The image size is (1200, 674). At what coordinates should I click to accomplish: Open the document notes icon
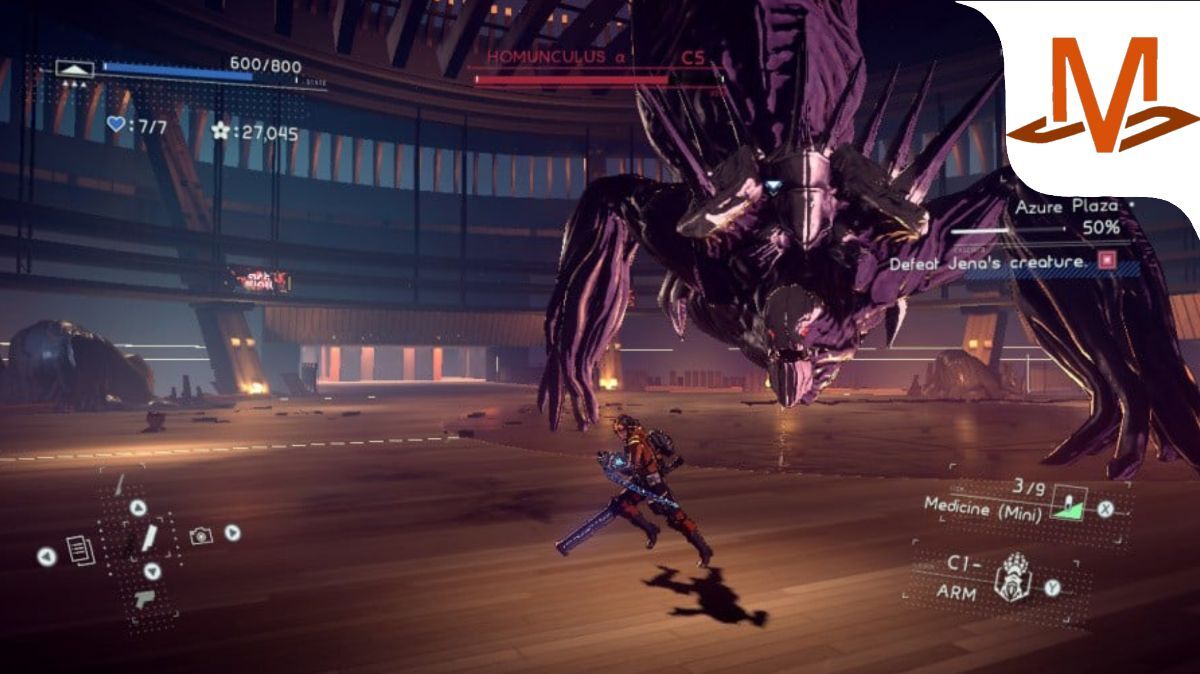[x=80, y=550]
